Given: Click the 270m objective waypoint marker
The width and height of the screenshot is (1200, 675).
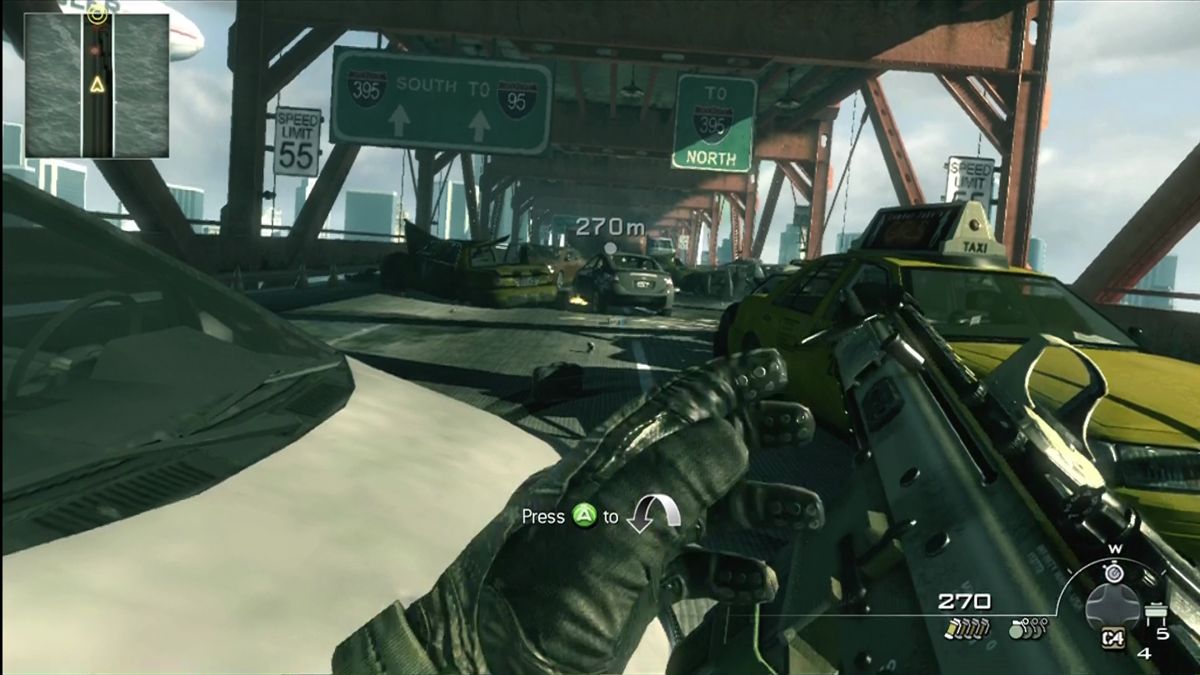Looking at the screenshot, I should 609,245.
